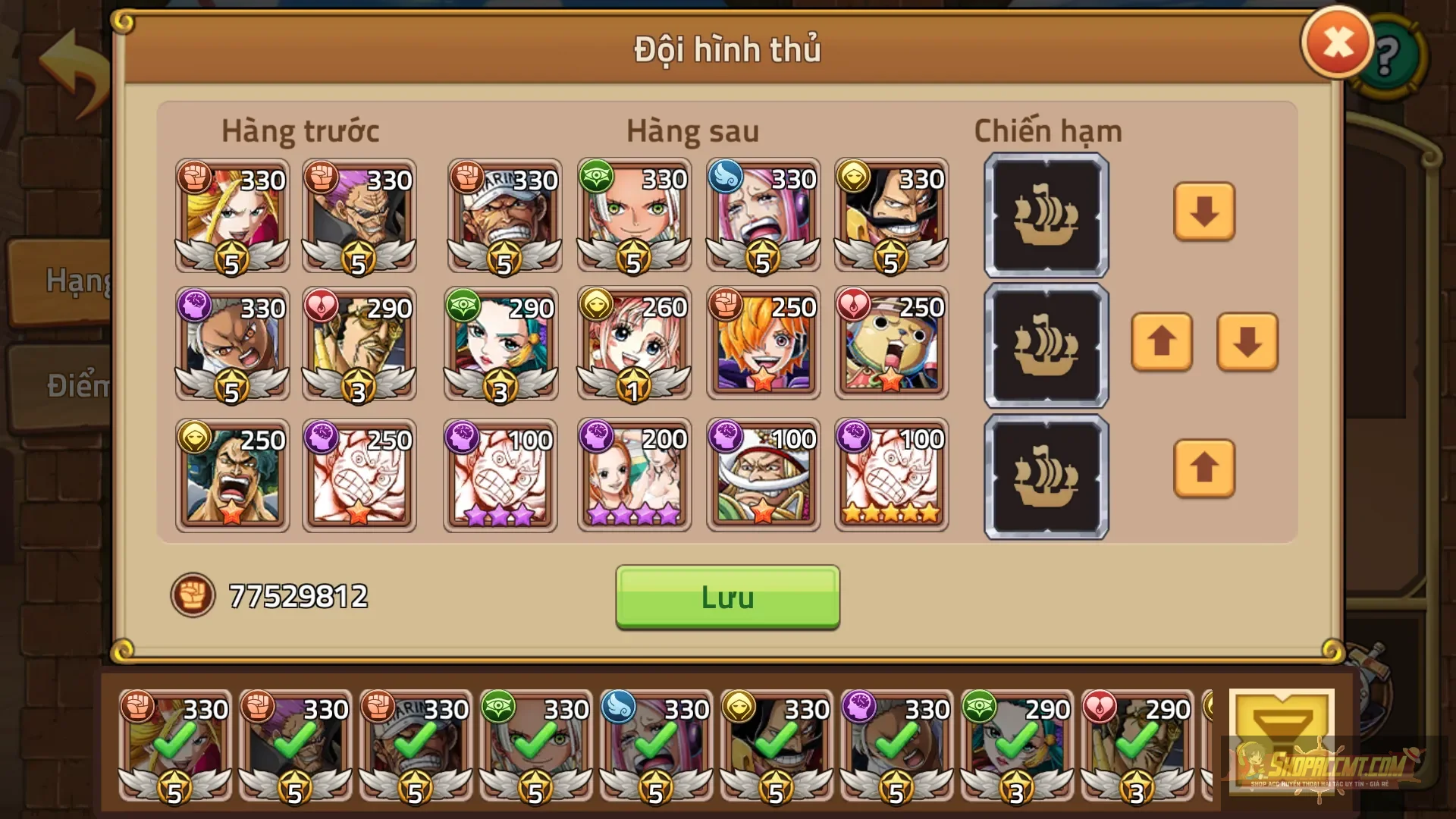Select the 5-star Gear Luffy thumbnail in back row

[x=891, y=474]
